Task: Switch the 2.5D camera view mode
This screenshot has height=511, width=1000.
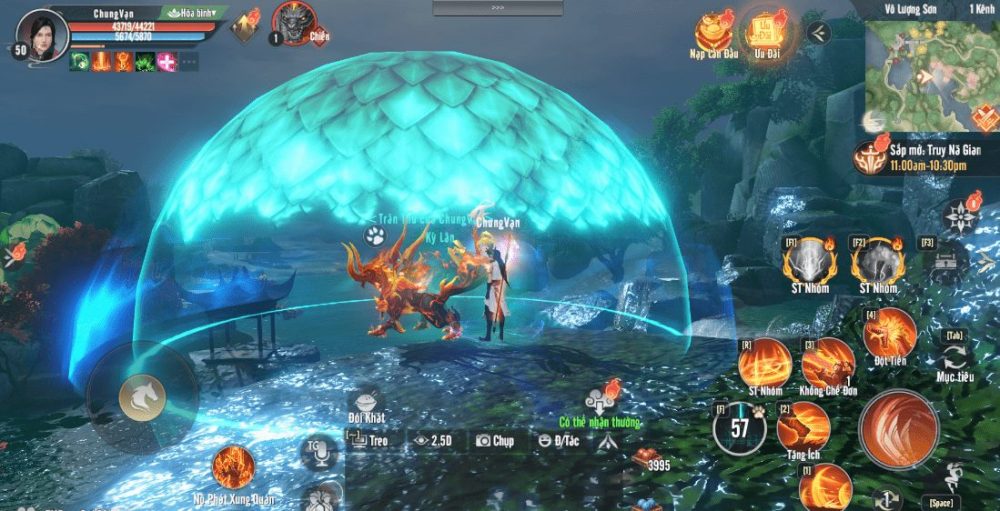Action: (x=435, y=439)
